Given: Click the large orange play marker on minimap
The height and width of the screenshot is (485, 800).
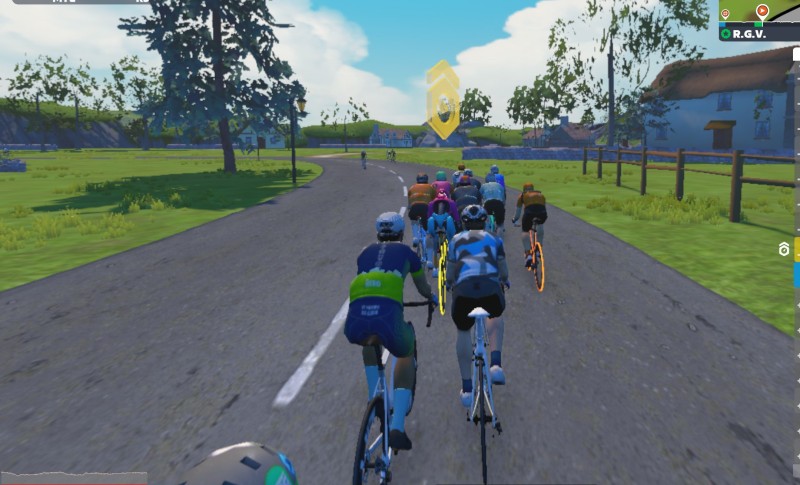Looking at the screenshot, I should click(x=763, y=11).
